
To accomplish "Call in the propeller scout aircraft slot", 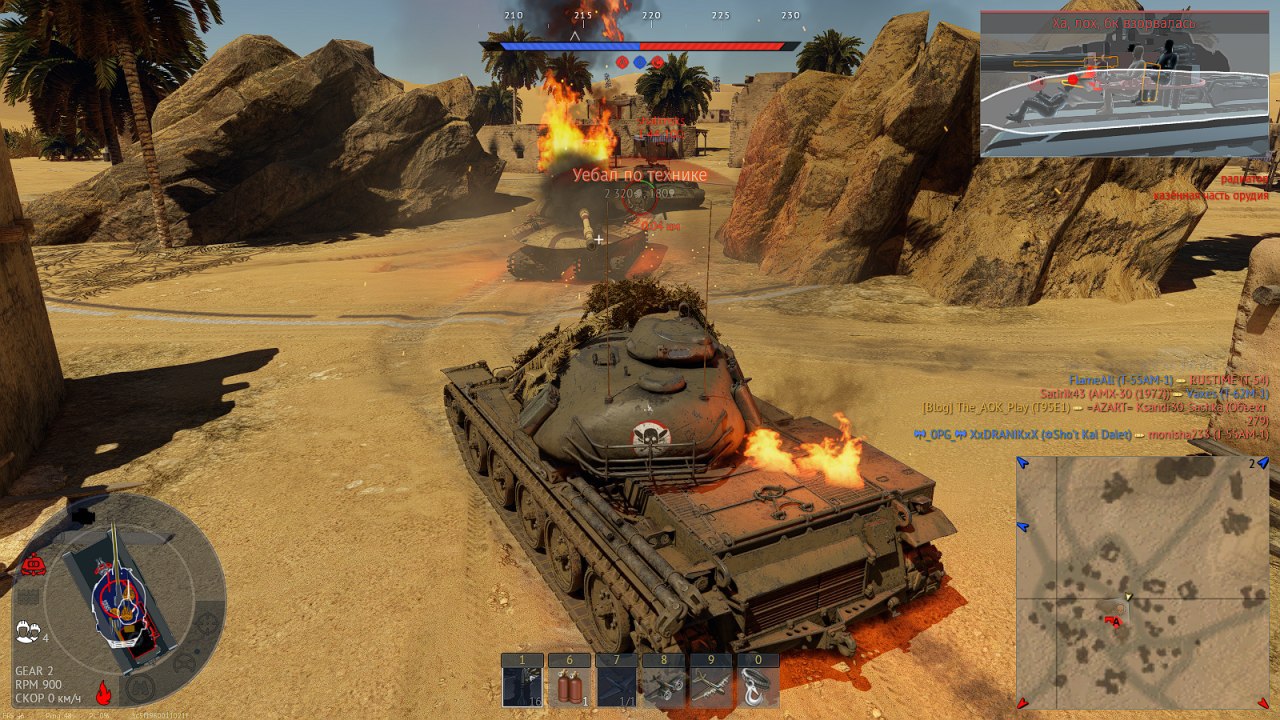I will click(x=664, y=688).
